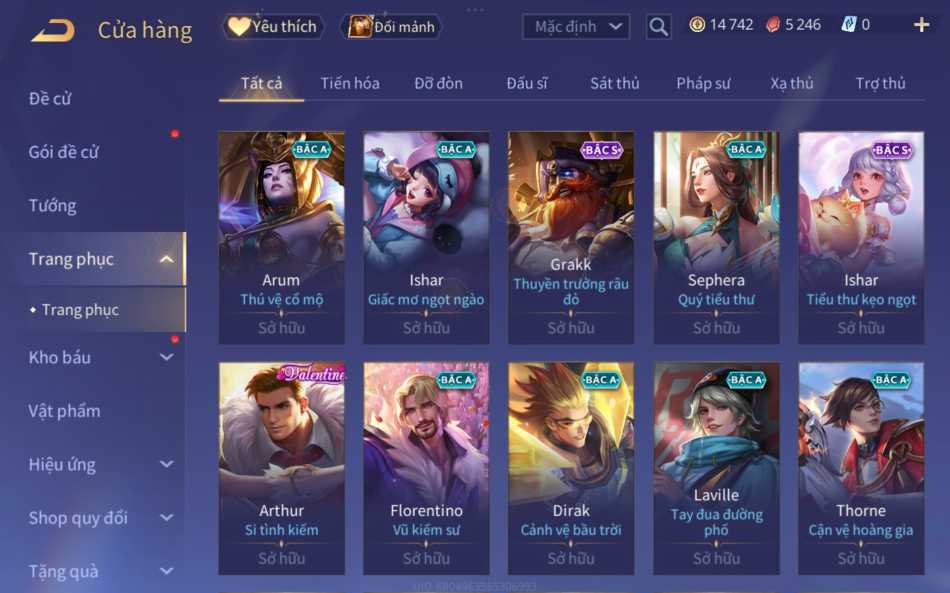Open the Mặc định sort dropdown

(x=577, y=27)
